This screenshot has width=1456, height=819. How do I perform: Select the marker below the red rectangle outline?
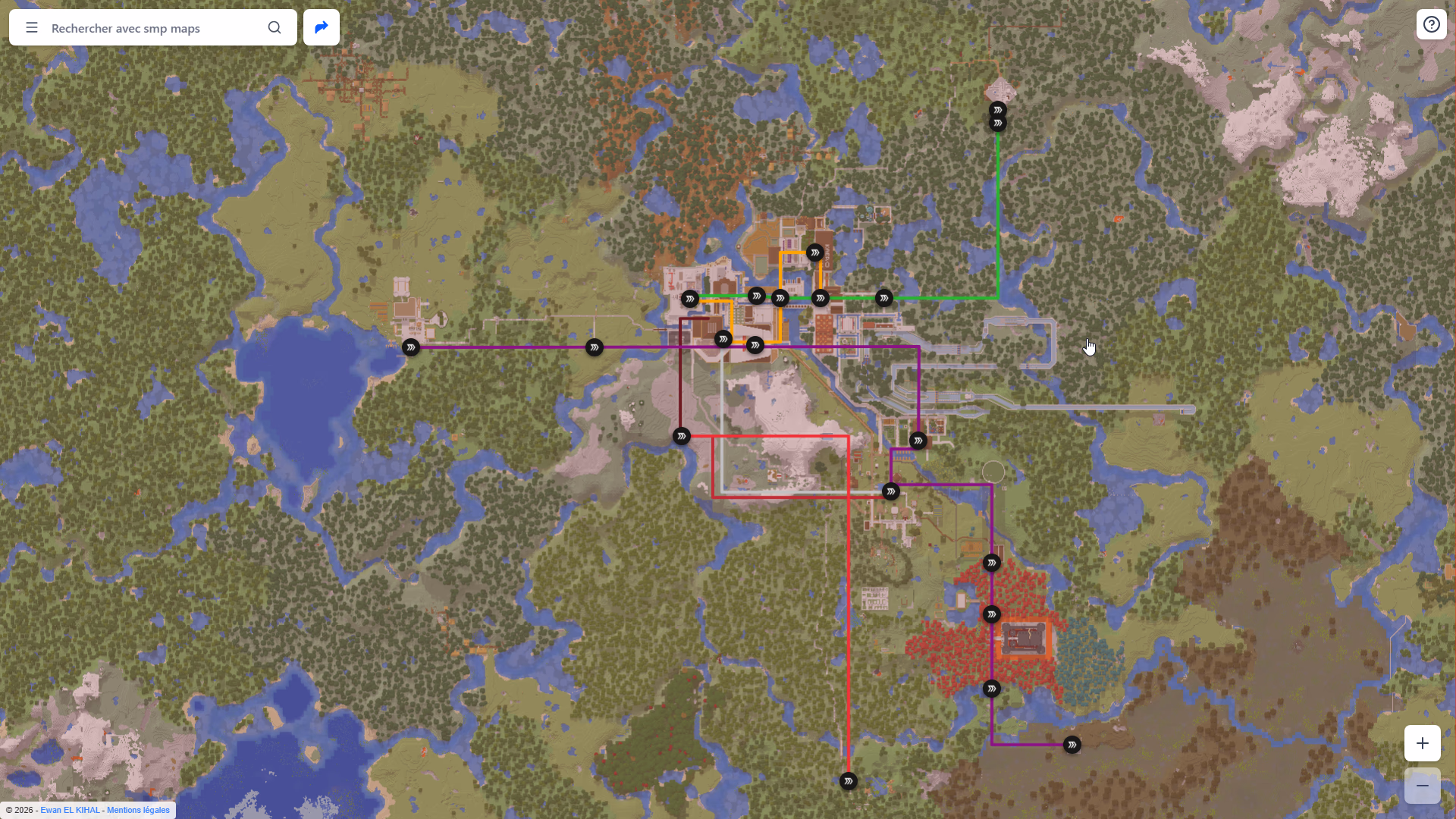point(891,491)
